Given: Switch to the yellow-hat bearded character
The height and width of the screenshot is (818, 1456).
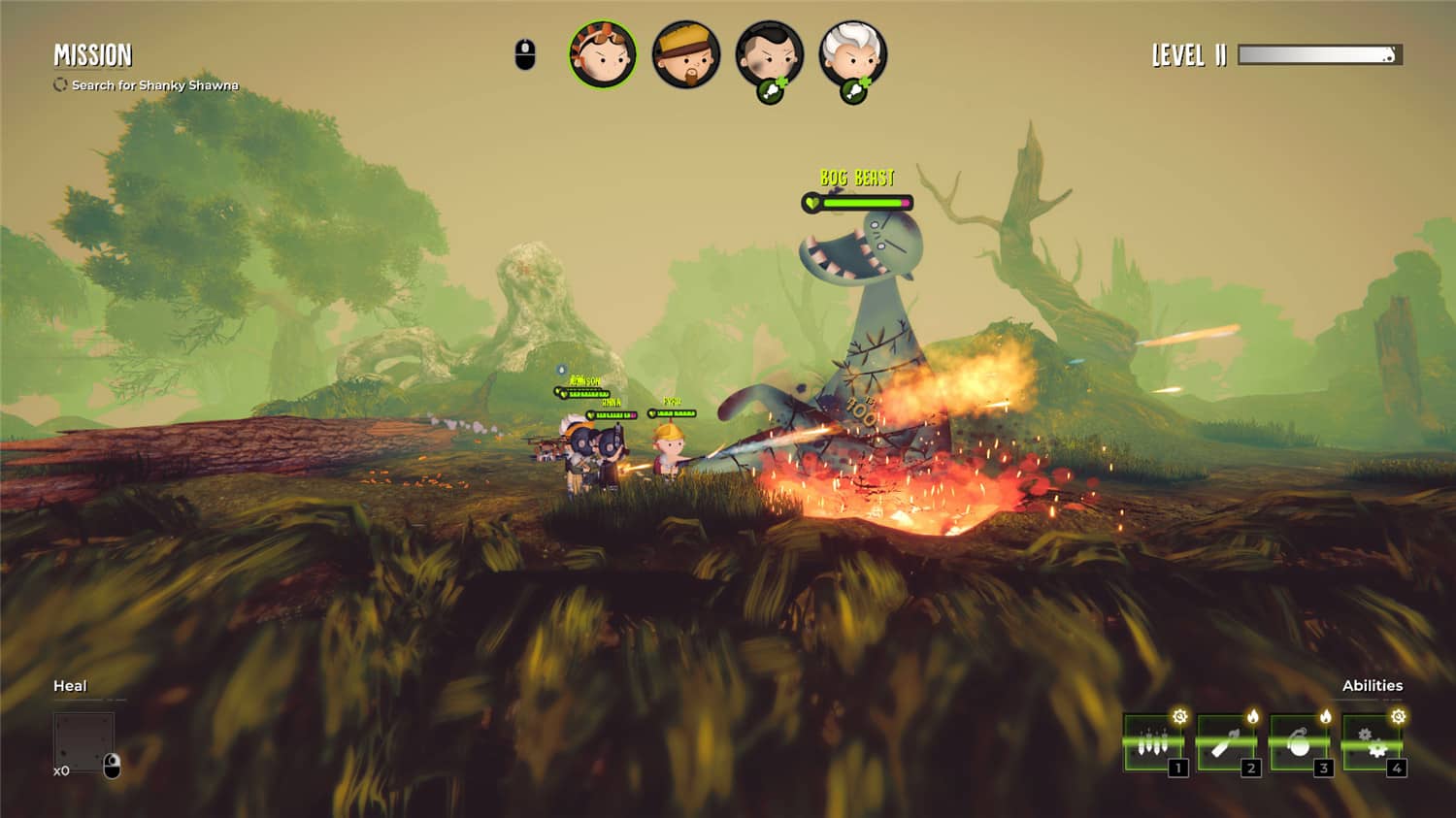Looking at the screenshot, I should 686,55.
